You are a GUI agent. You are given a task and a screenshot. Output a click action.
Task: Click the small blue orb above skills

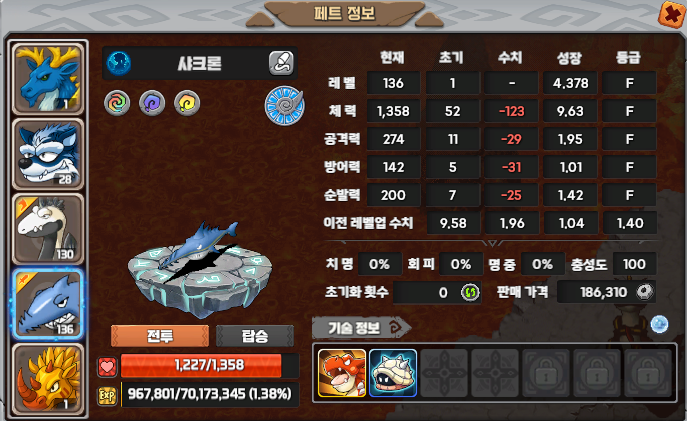click(658, 323)
